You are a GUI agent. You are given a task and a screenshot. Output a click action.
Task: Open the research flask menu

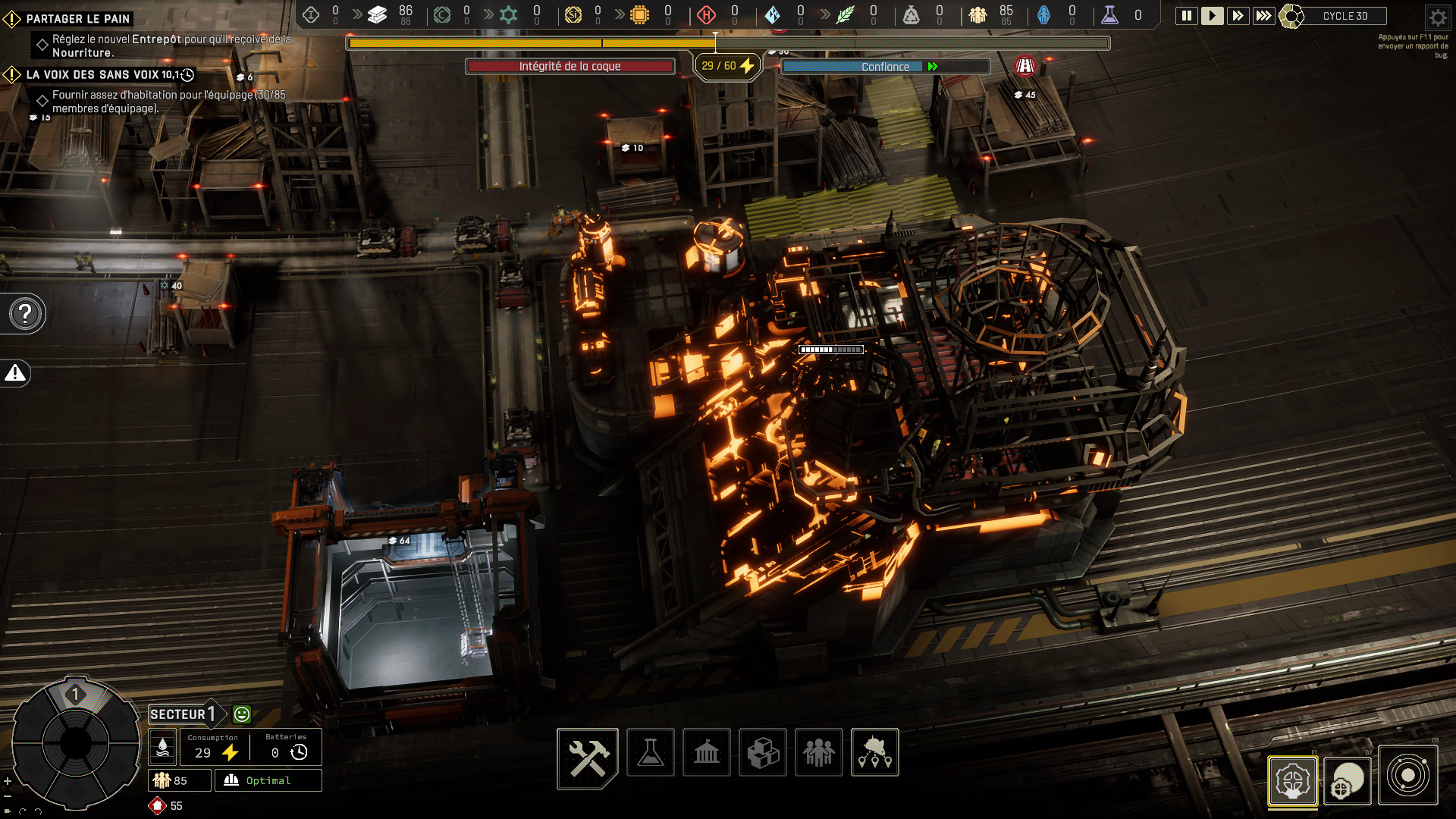651,753
